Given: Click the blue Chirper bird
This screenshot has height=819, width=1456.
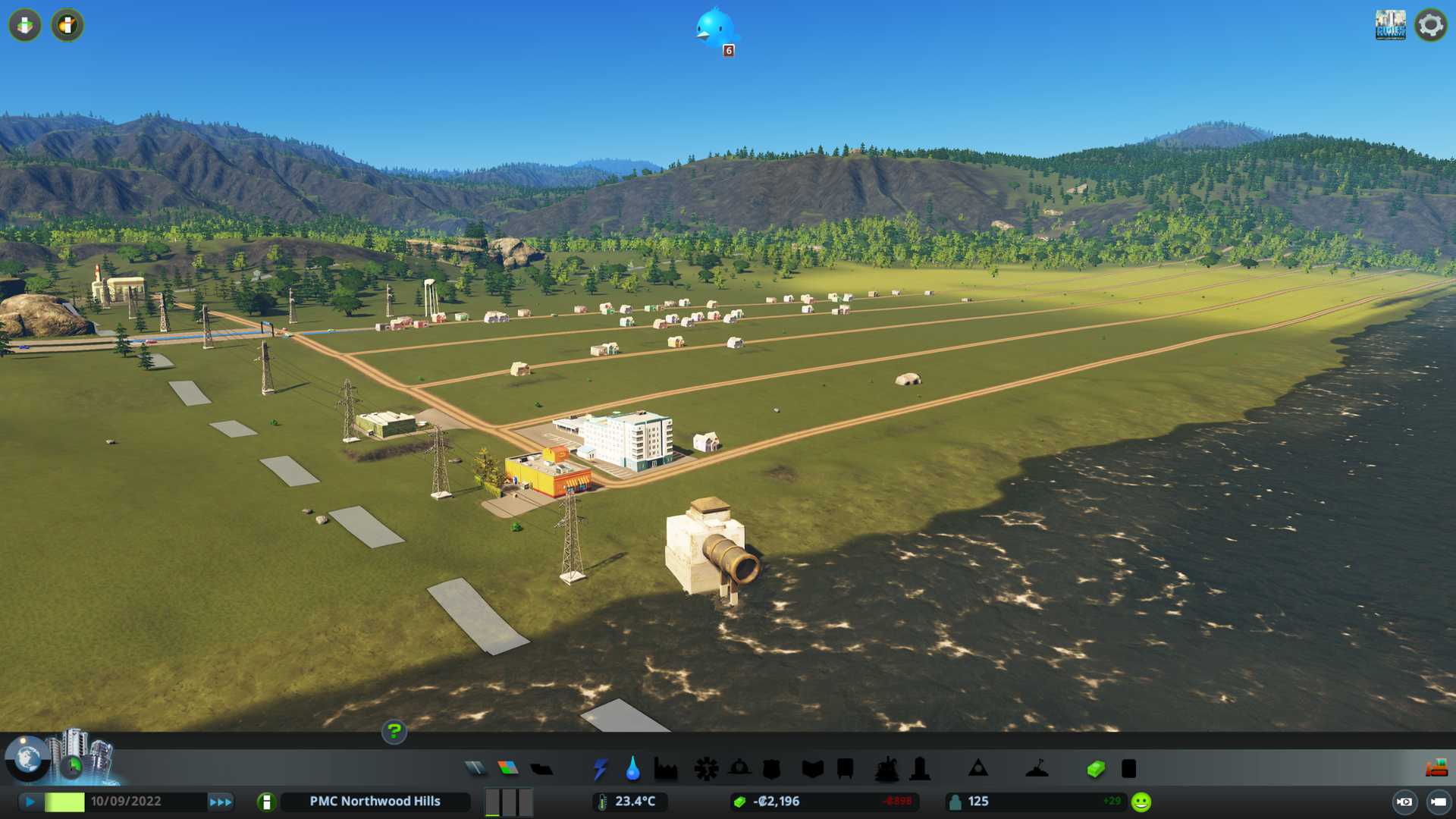Looking at the screenshot, I should click(x=714, y=28).
